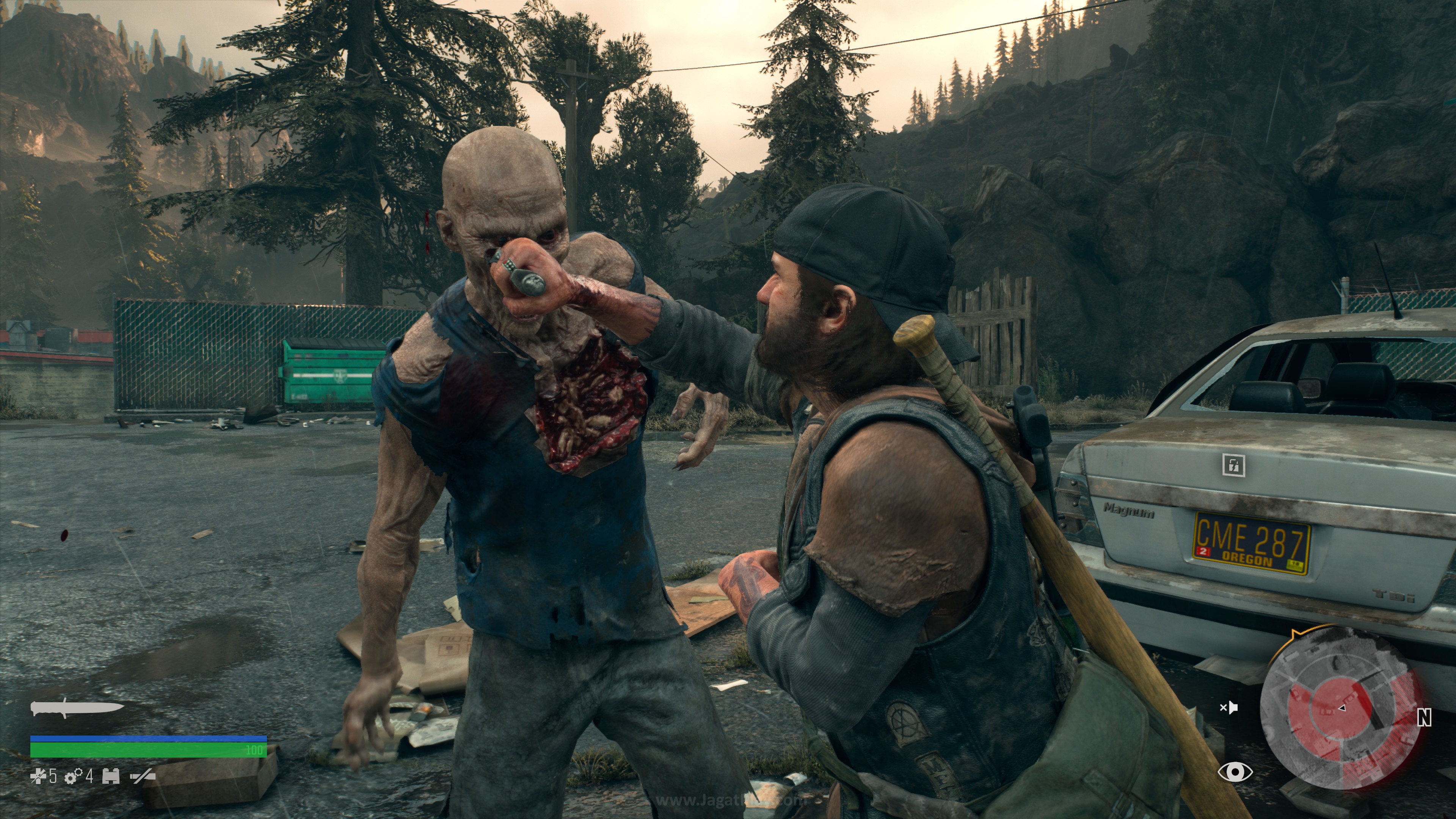Activate the binoculars icon
This screenshot has width=1456, height=819.
[x=111, y=777]
